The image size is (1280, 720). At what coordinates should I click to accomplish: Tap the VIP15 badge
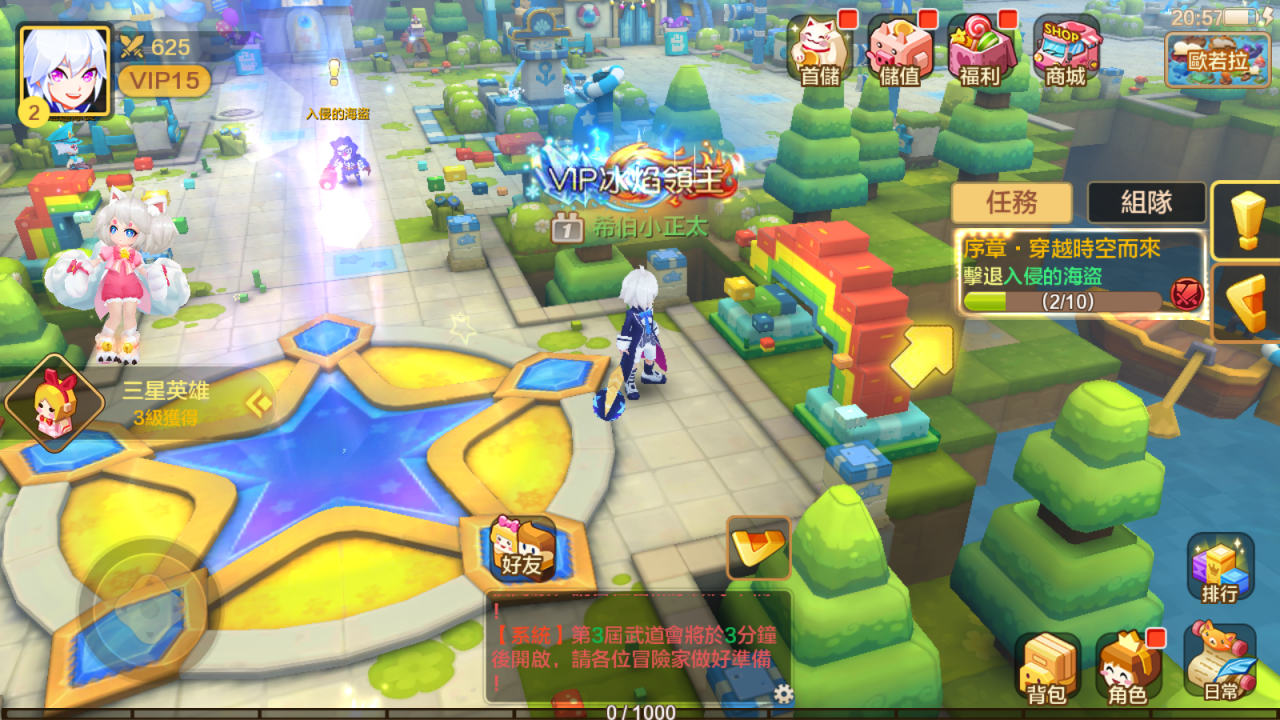(164, 80)
